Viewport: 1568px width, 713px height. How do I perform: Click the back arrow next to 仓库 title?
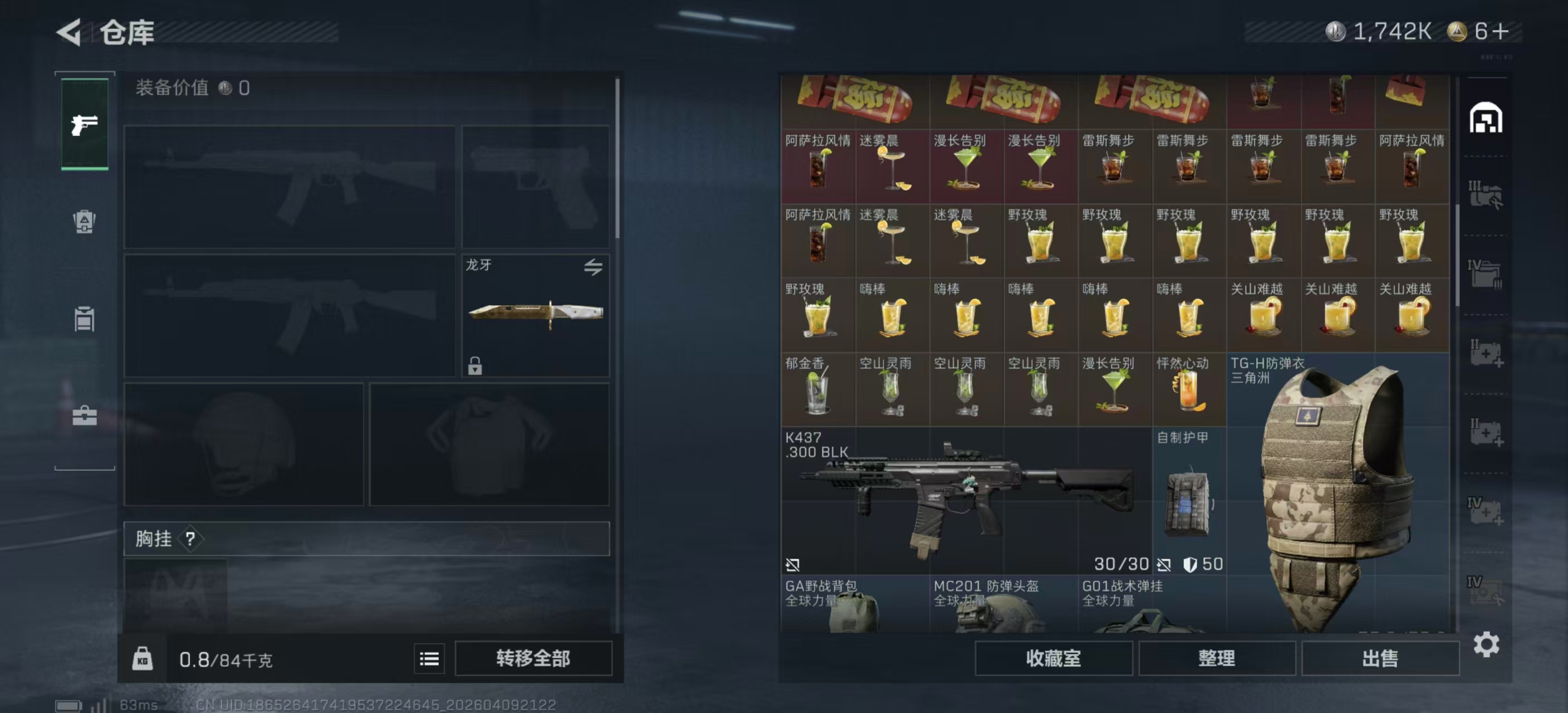[x=69, y=32]
